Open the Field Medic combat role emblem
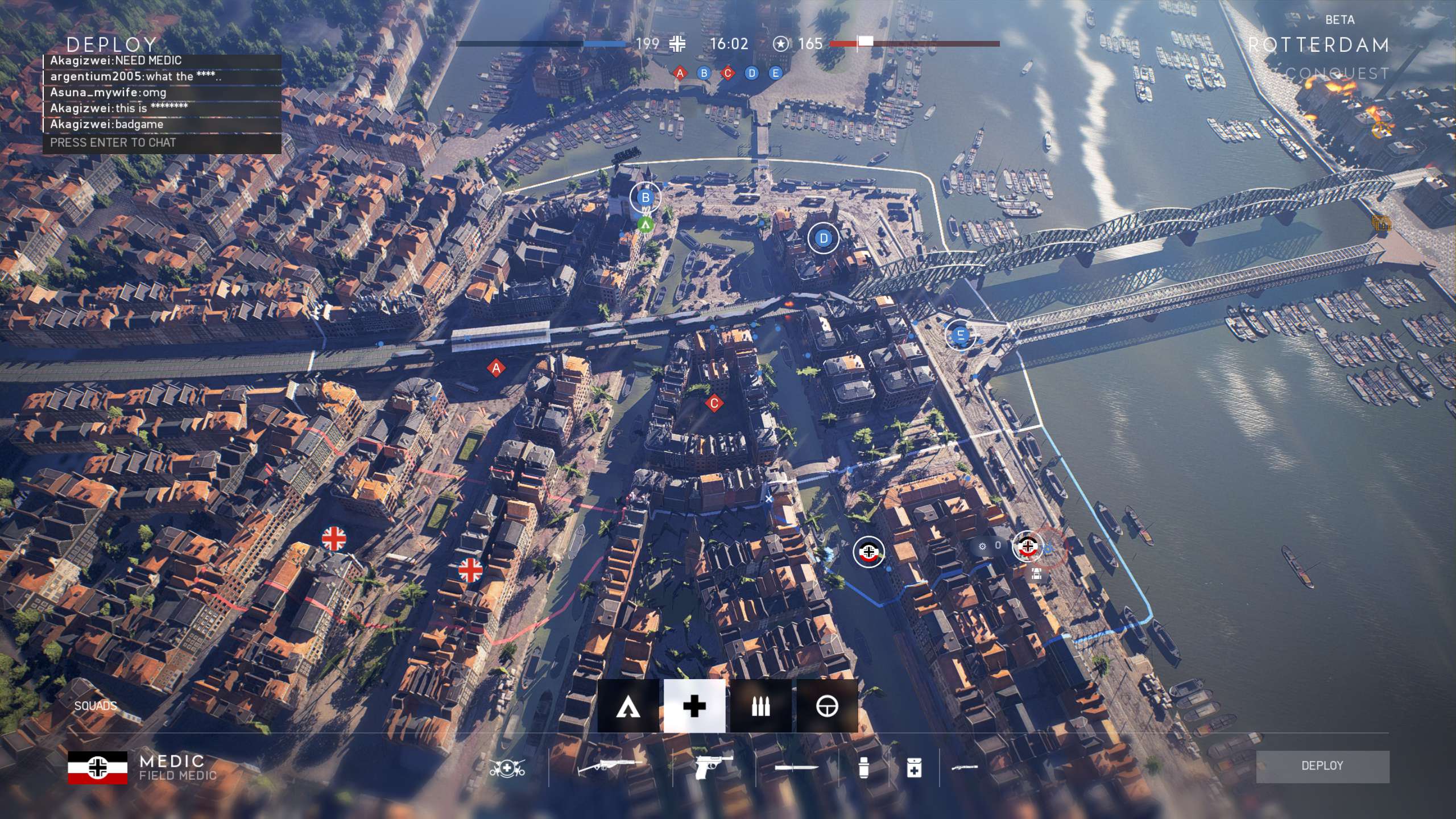This screenshot has width=1456, height=819. (507, 768)
